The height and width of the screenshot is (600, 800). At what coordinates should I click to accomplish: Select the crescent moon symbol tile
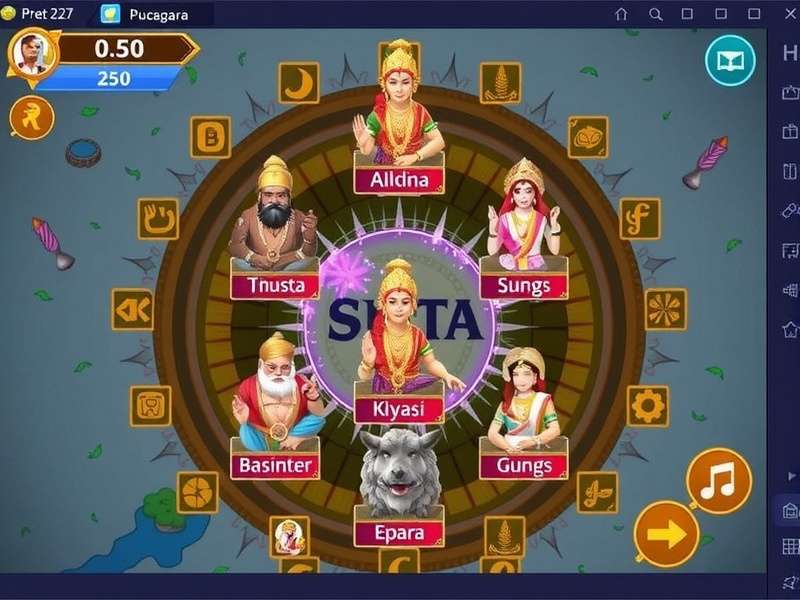[x=298, y=83]
